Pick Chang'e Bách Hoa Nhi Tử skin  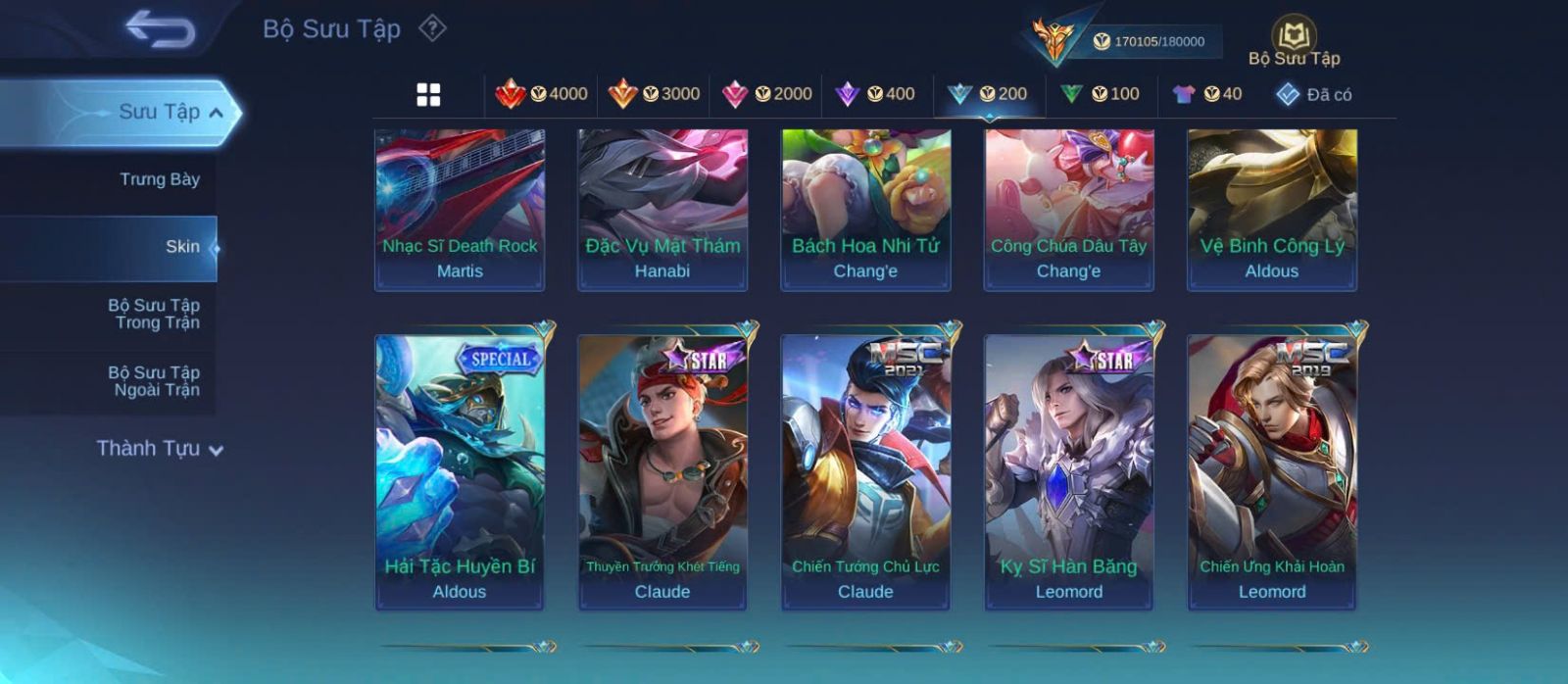point(865,209)
